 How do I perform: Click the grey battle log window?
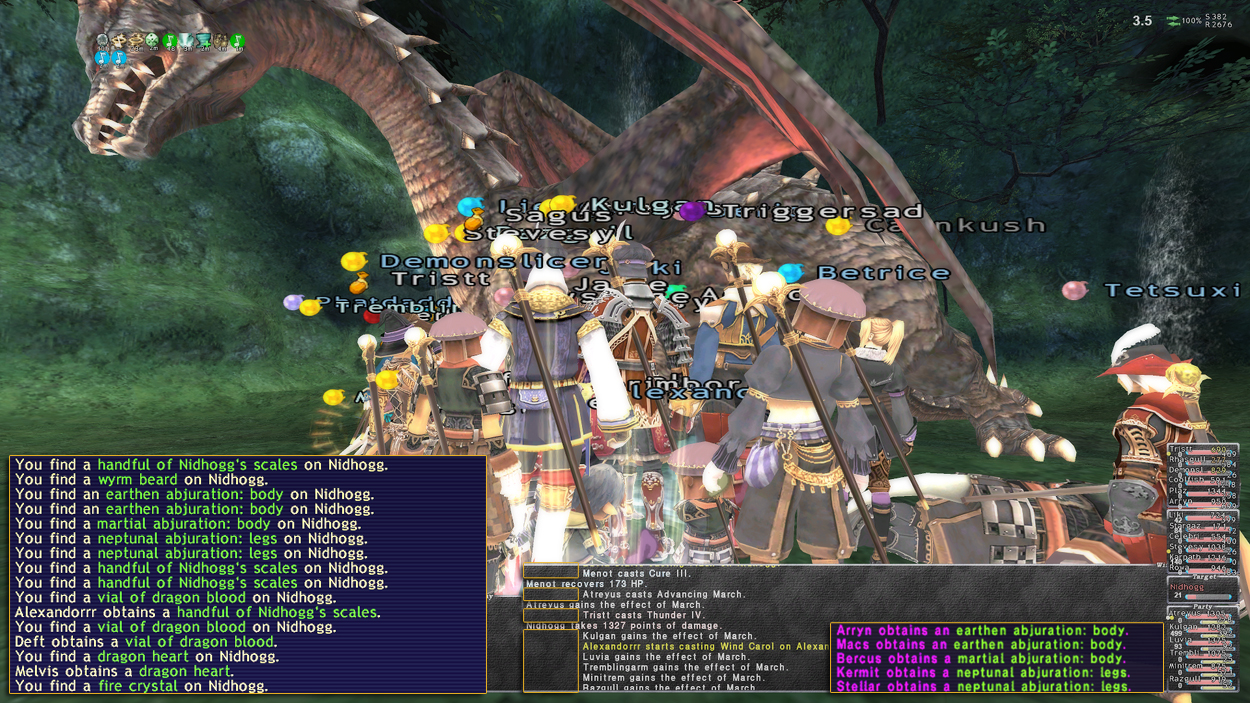676,628
